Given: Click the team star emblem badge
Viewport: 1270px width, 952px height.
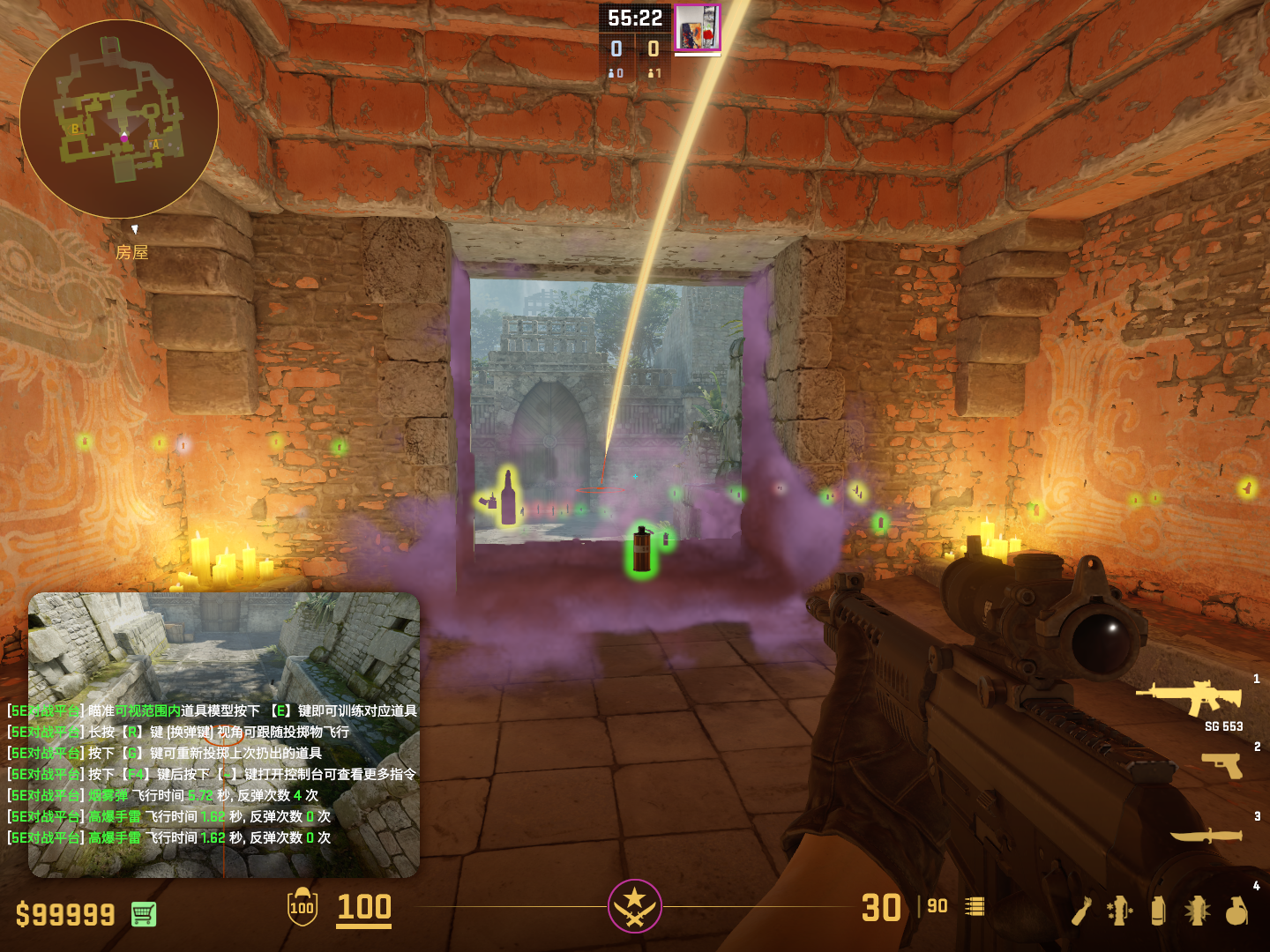Looking at the screenshot, I should [x=634, y=905].
